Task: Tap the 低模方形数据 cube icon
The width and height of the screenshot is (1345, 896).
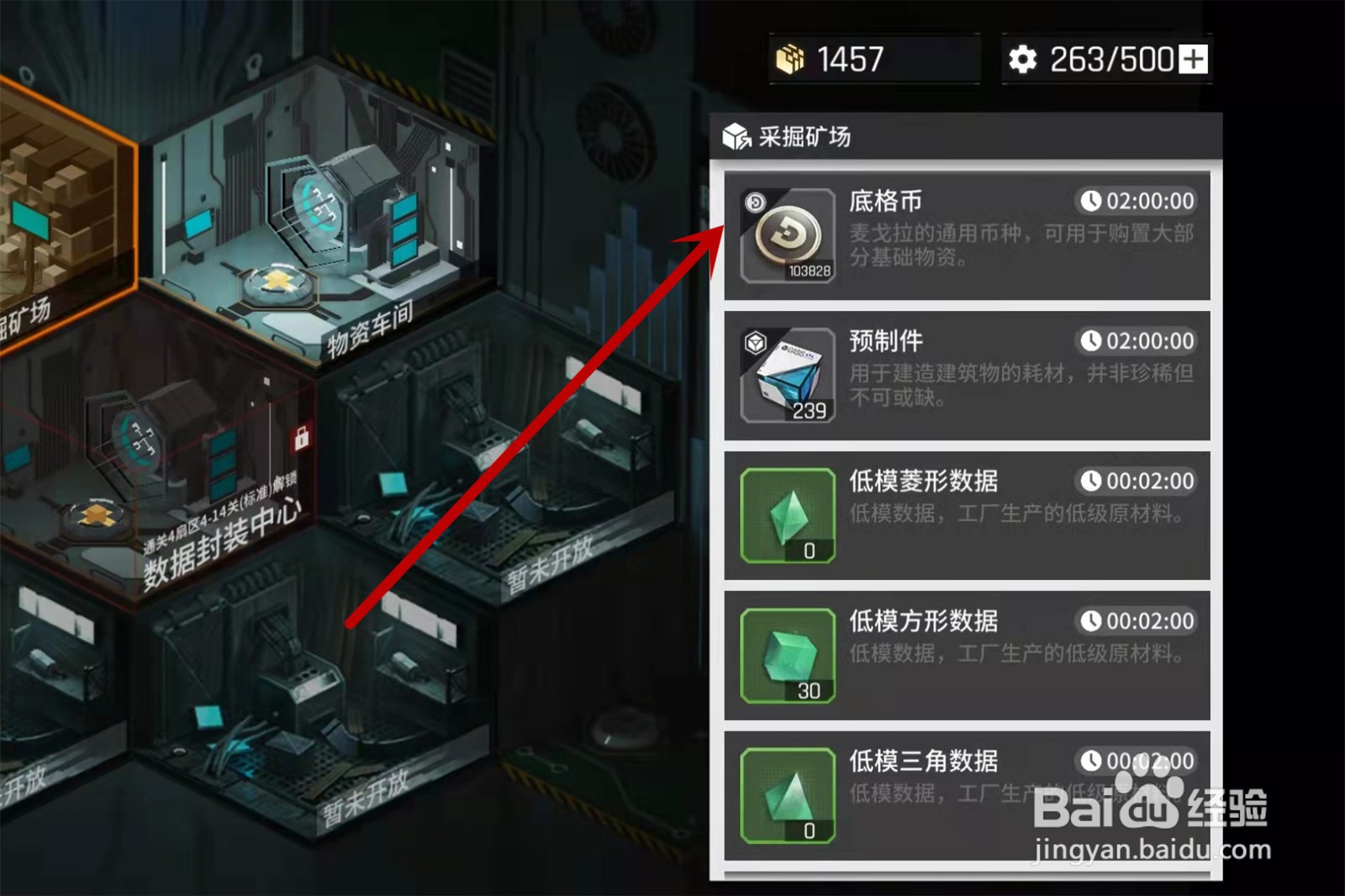Action: 789,655
